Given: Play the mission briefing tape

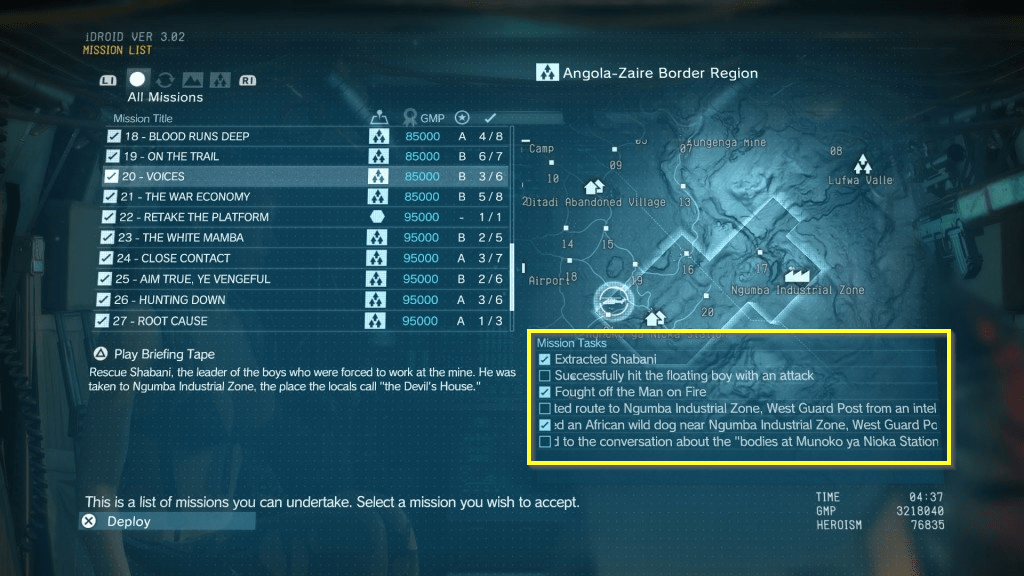Looking at the screenshot, I should pos(164,354).
